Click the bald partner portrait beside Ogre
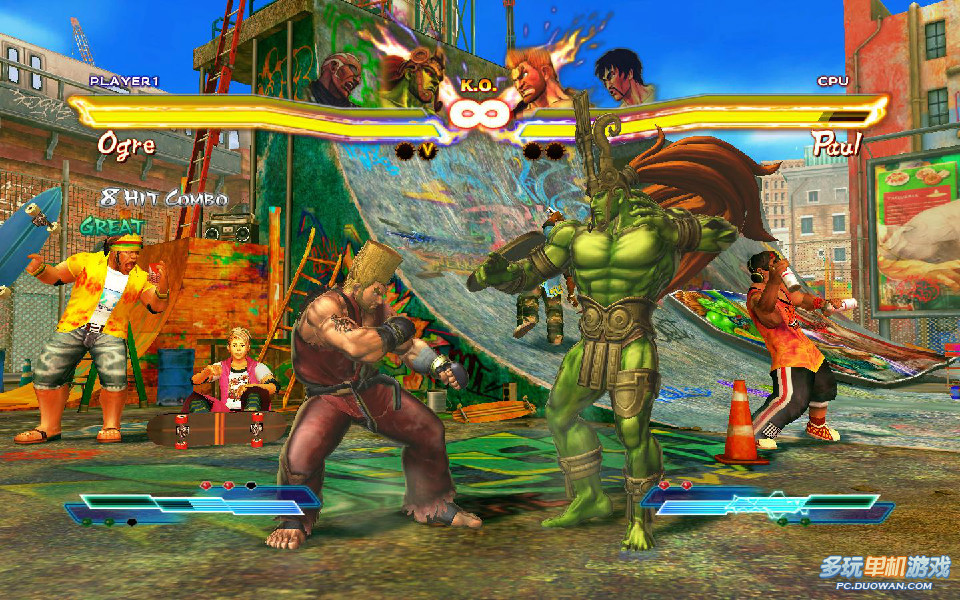The image size is (960, 600). pos(340,78)
